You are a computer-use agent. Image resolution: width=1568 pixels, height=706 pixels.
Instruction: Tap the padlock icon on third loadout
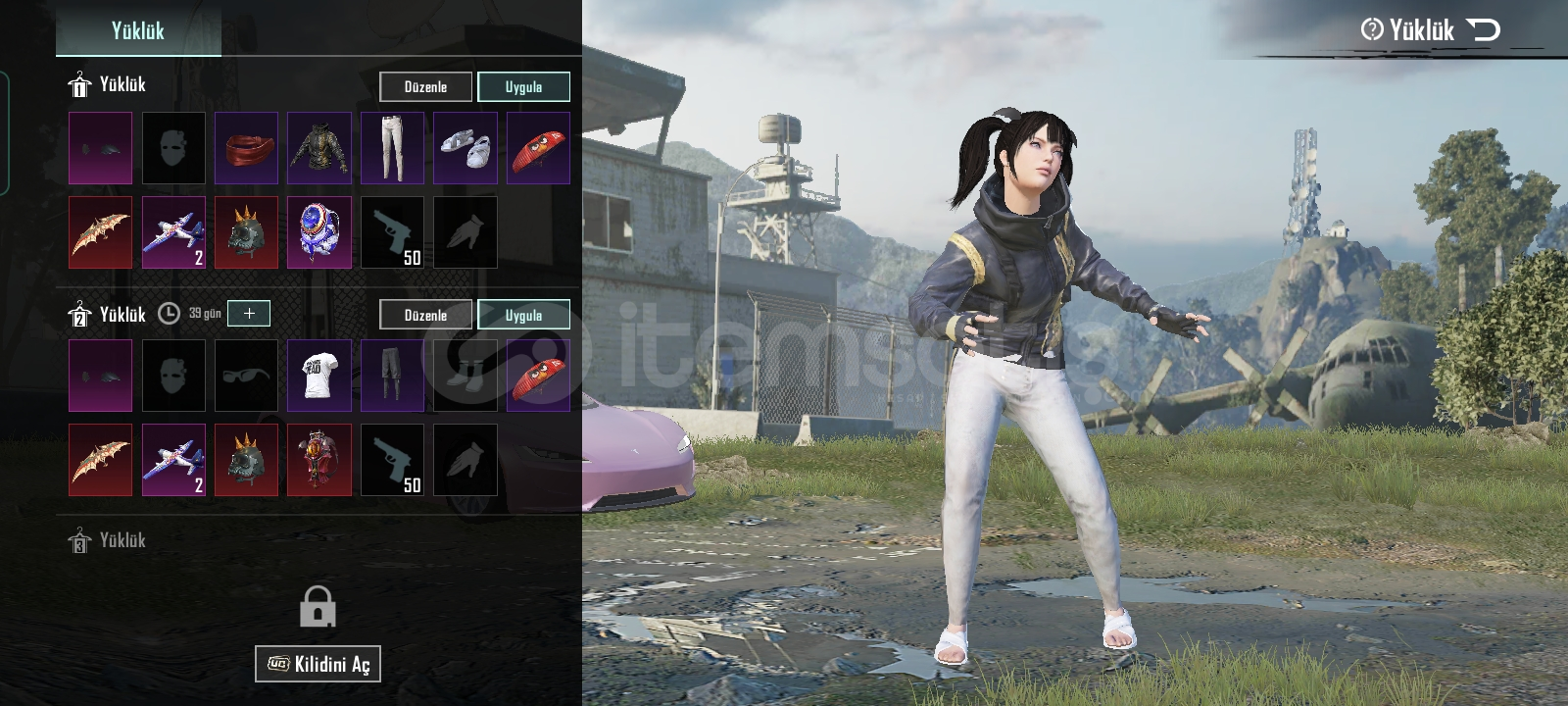(x=318, y=607)
